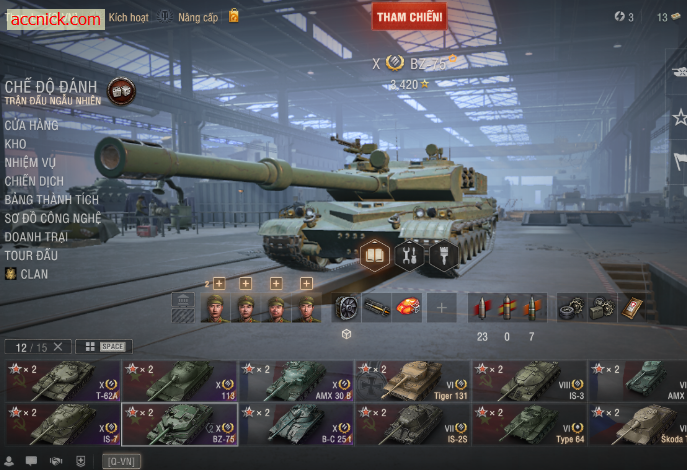Viewport: 687px width, 470px height.
Task: Select the Tiger 131 tank thumbnail
Action: point(412,381)
